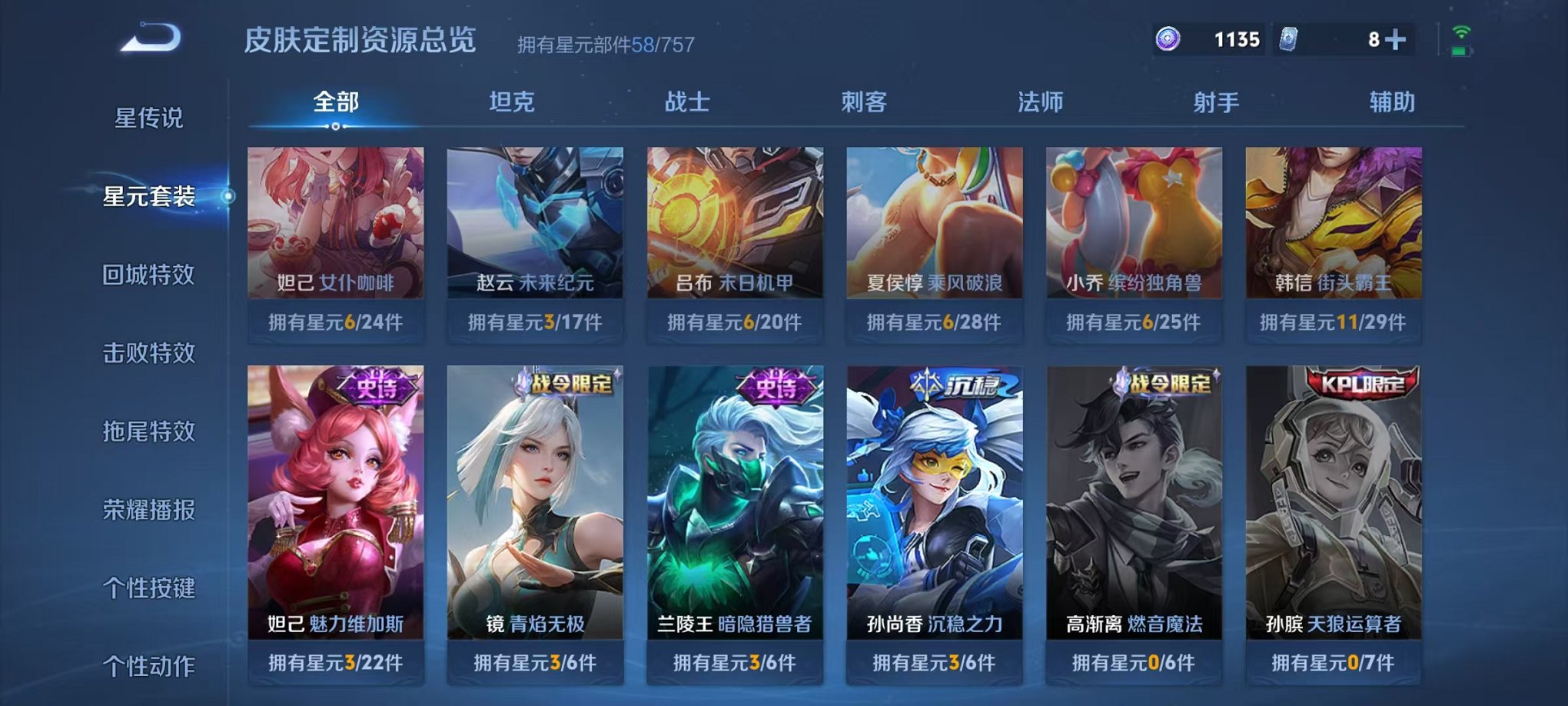Viewport: 1568px width, 706px height.
Task: Expand the 拖尾特效 category
Action: [x=150, y=431]
